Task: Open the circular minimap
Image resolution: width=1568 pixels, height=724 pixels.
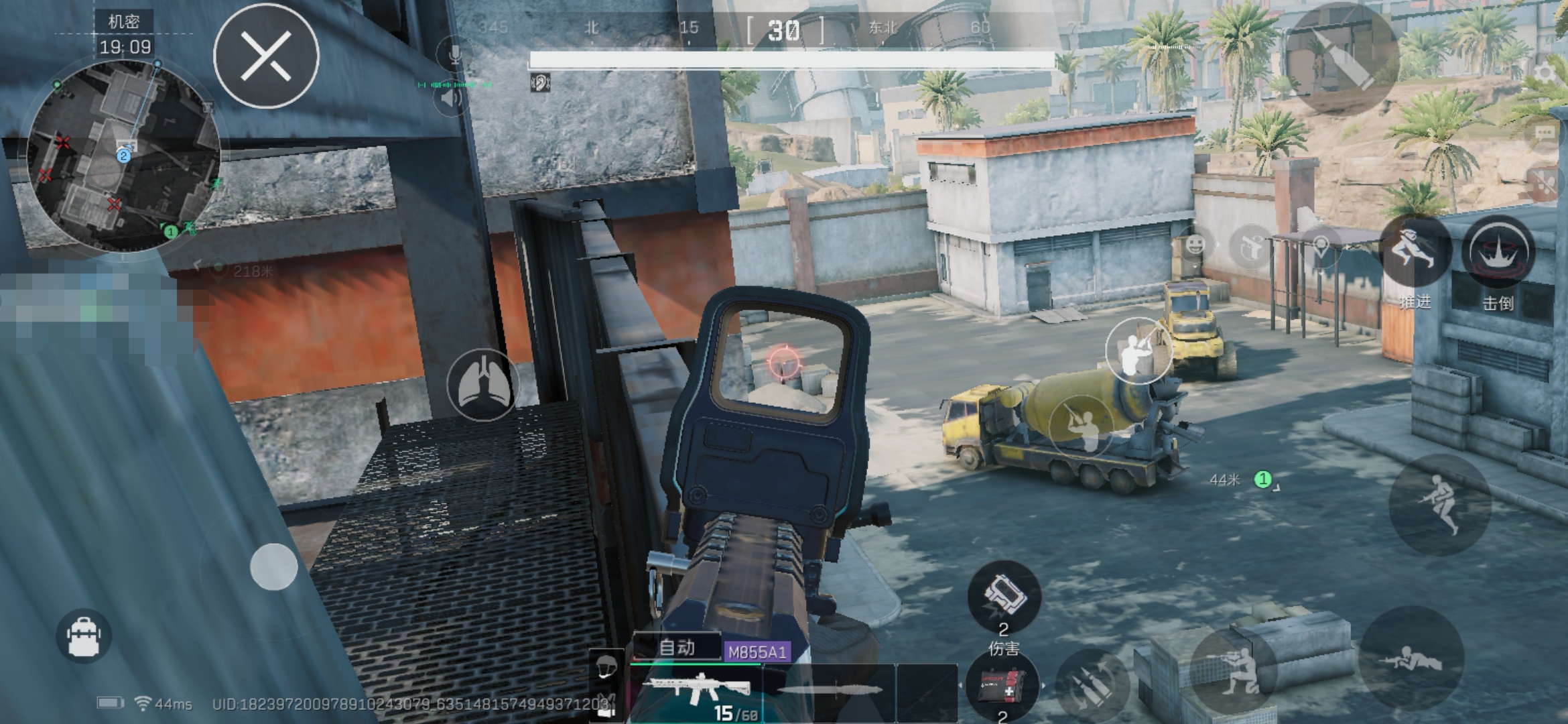Action: [x=124, y=158]
